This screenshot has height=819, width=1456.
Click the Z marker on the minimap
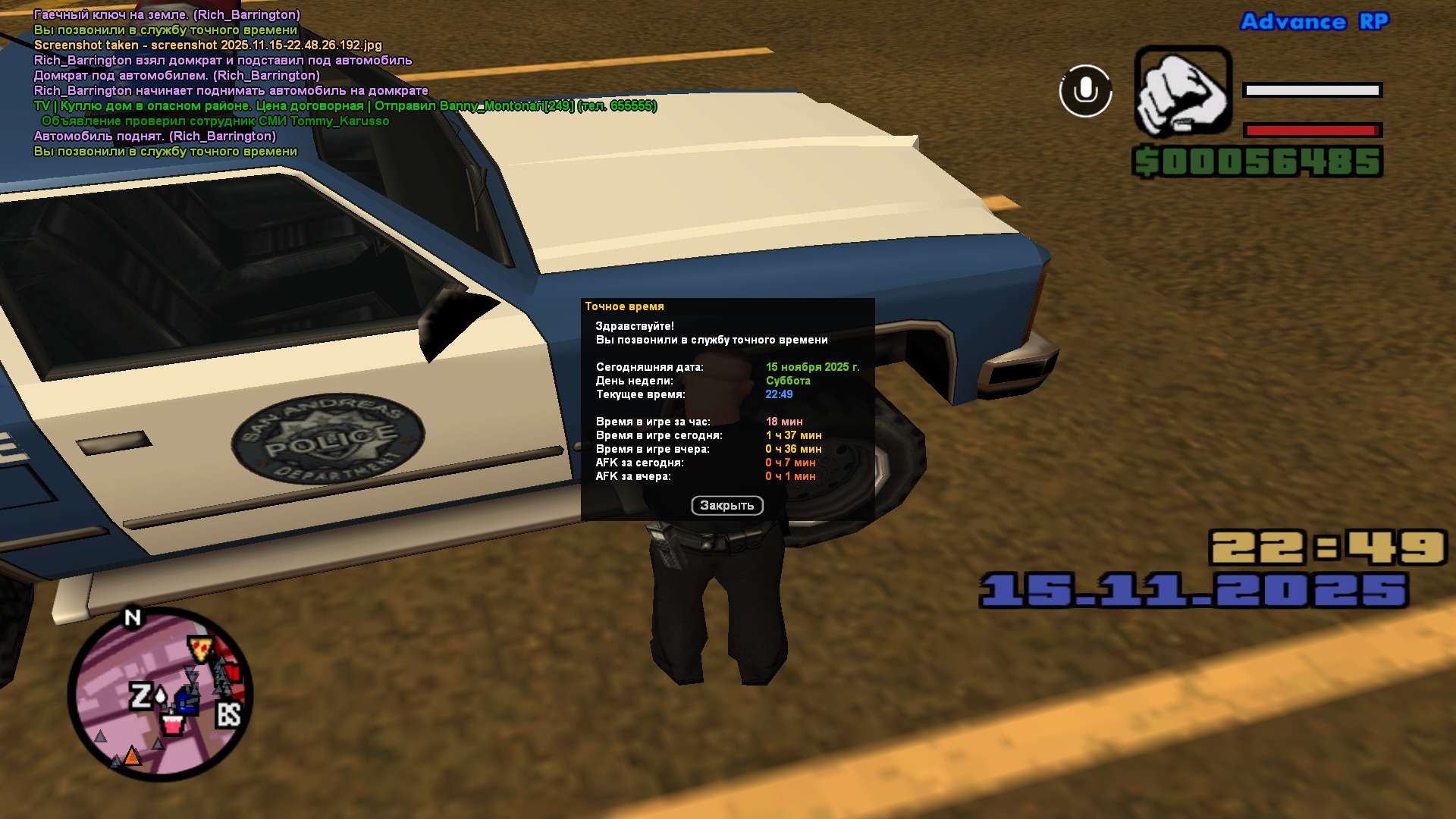tap(141, 696)
